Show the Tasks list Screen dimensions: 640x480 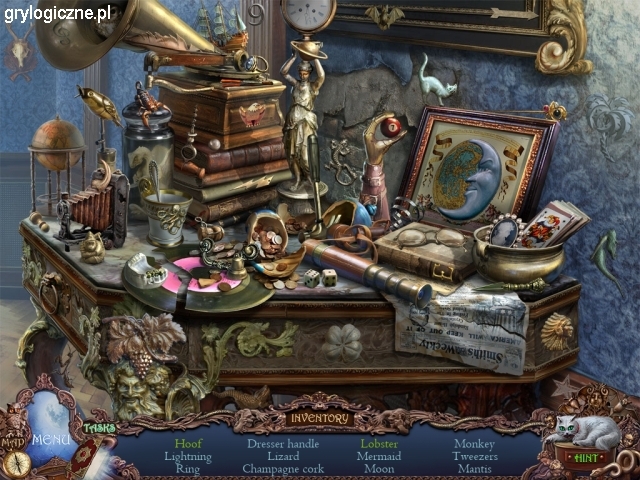(x=99, y=427)
